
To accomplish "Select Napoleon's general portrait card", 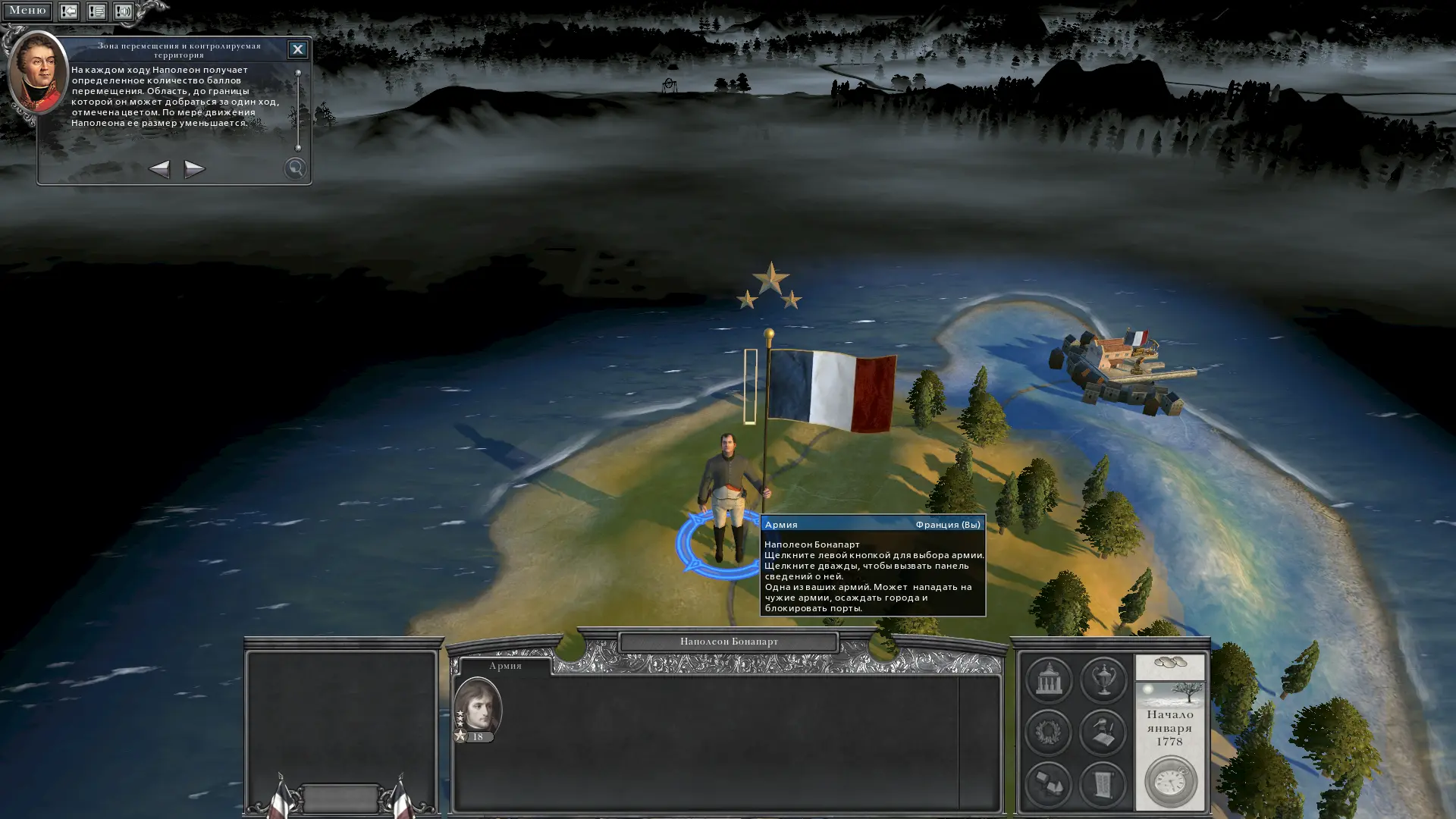I will point(478,709).
